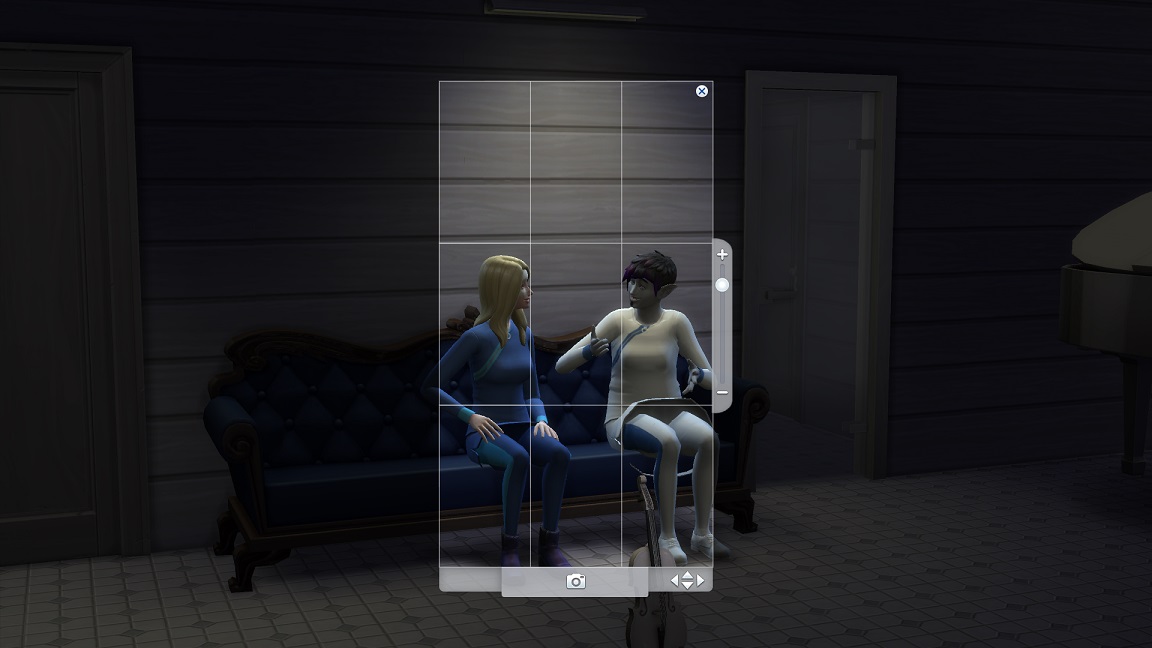
Task: Tilt the camera down with down arrow
Action: [x=687, y=586]
